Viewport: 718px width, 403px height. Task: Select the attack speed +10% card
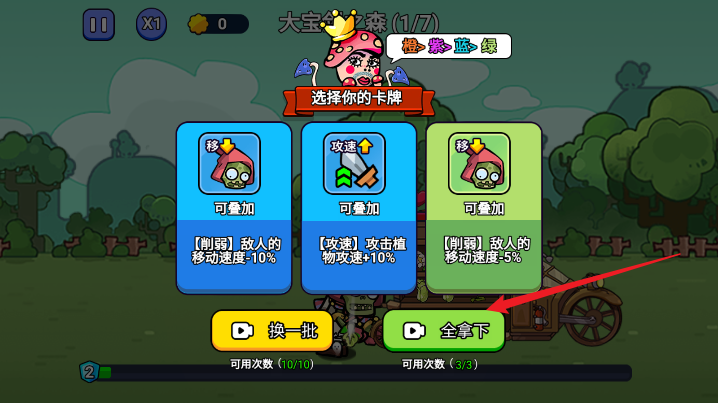click(x=358, y=207)
